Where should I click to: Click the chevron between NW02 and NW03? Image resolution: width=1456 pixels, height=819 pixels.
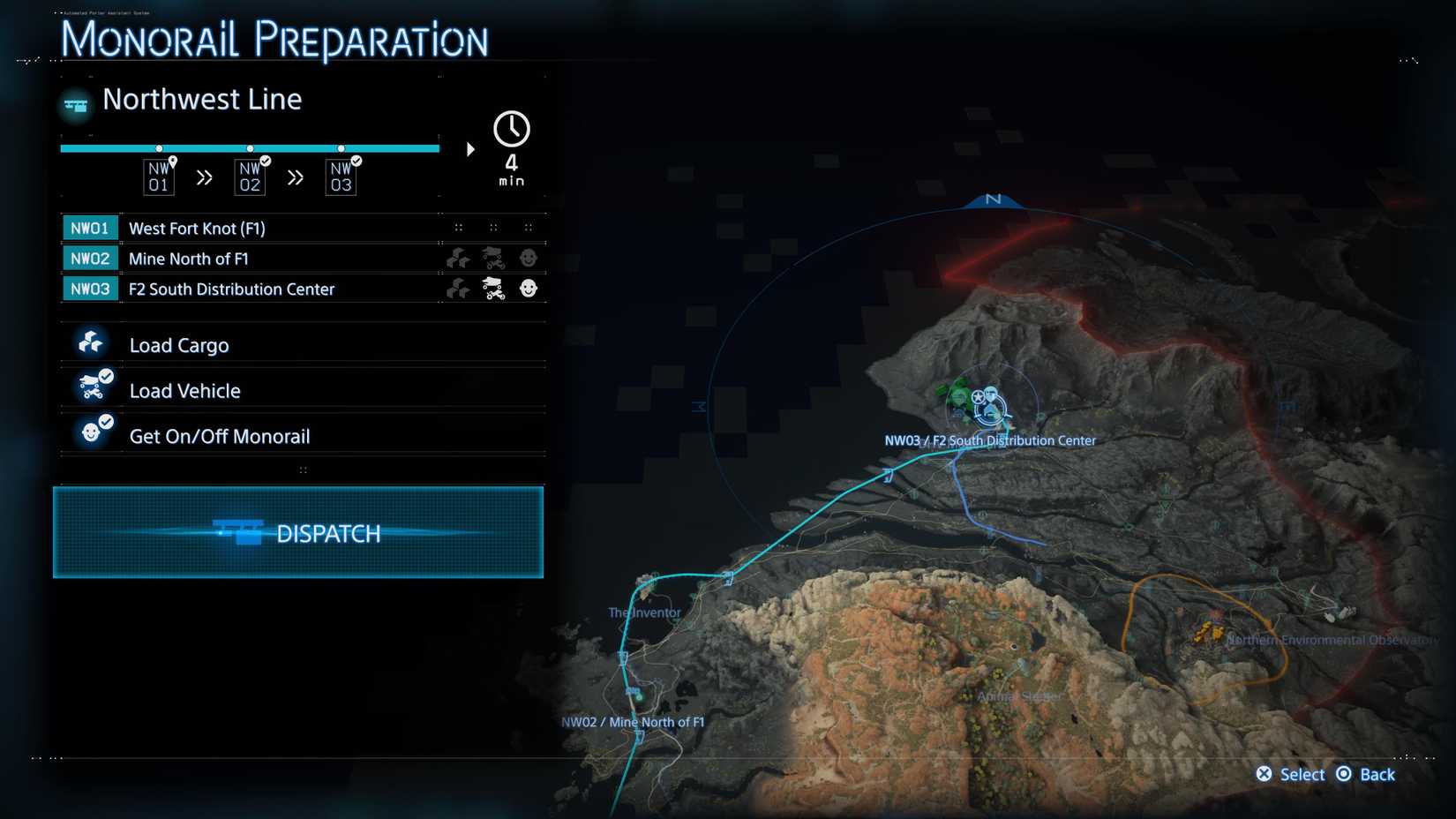coord(296,177)
